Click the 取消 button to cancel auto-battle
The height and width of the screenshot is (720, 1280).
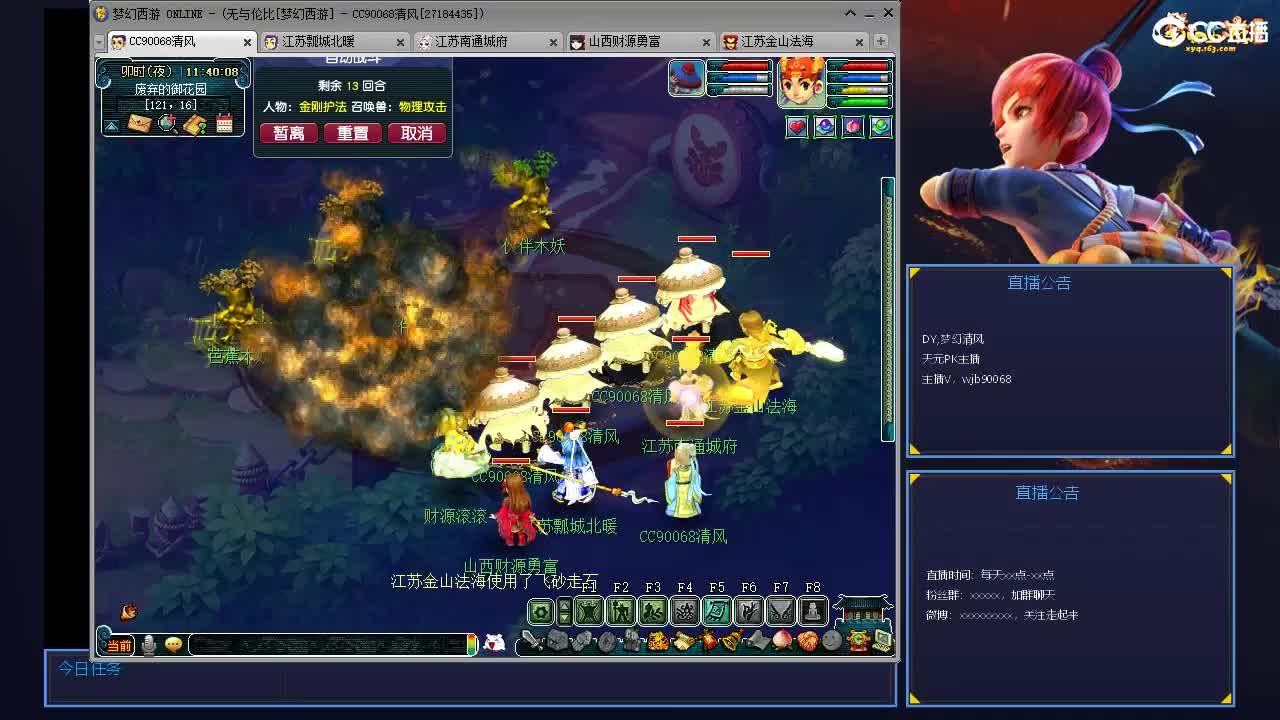tap(417, 132)
